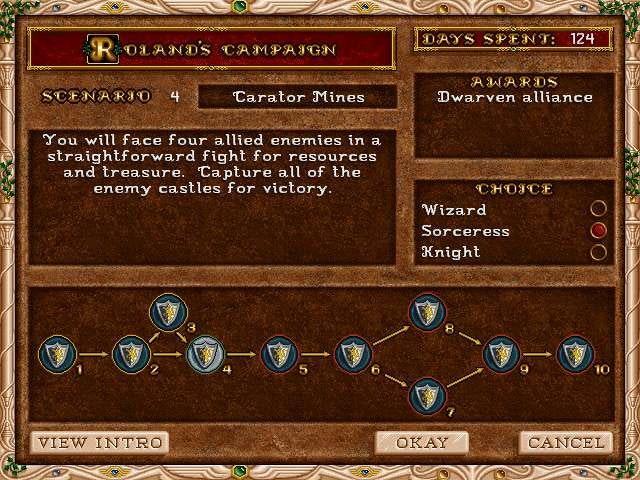The image size is (640, 480).
Task: Click the scenario 6 shield node
Action: click(x=353, y=353)
